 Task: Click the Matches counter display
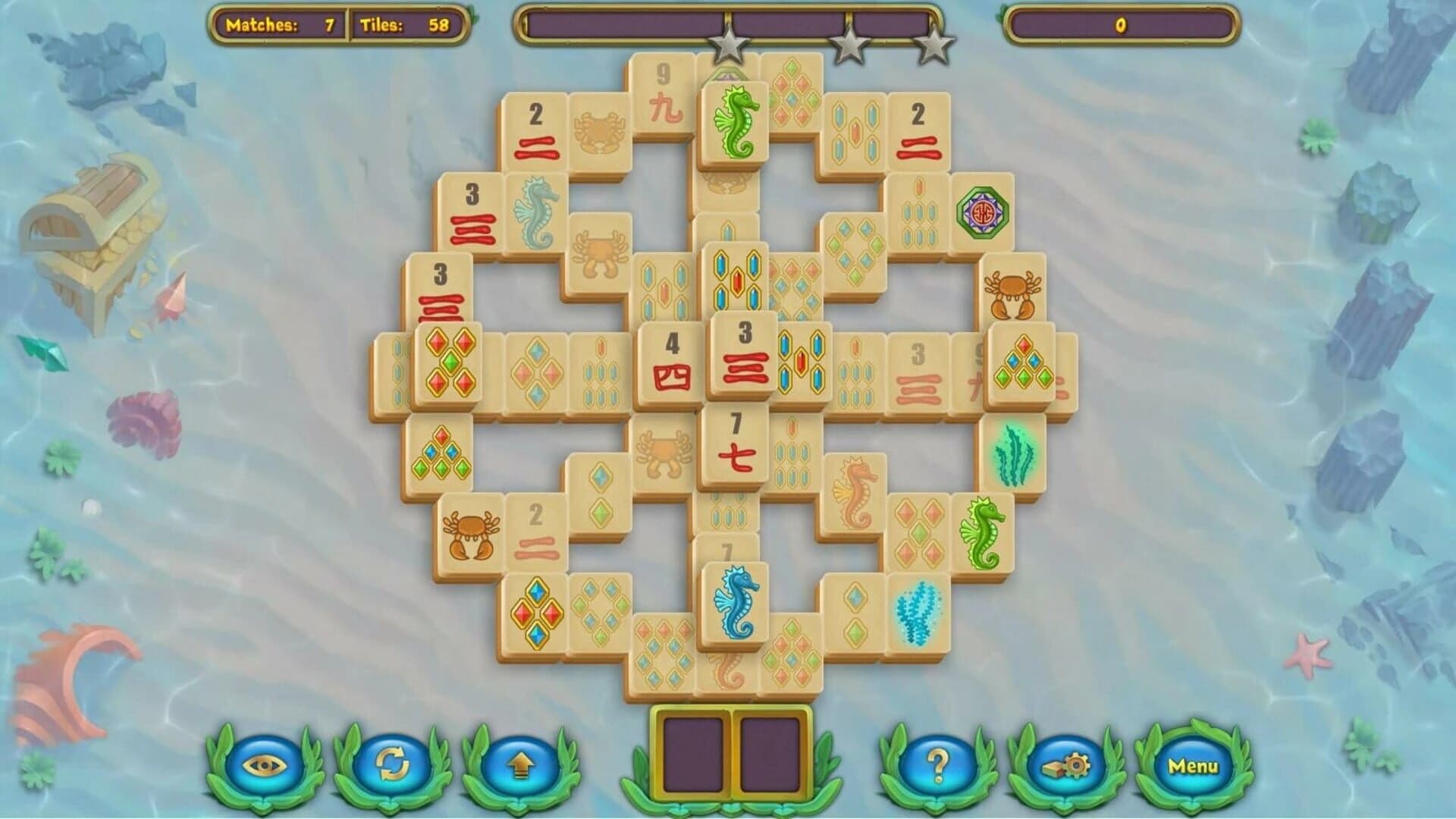284,24
